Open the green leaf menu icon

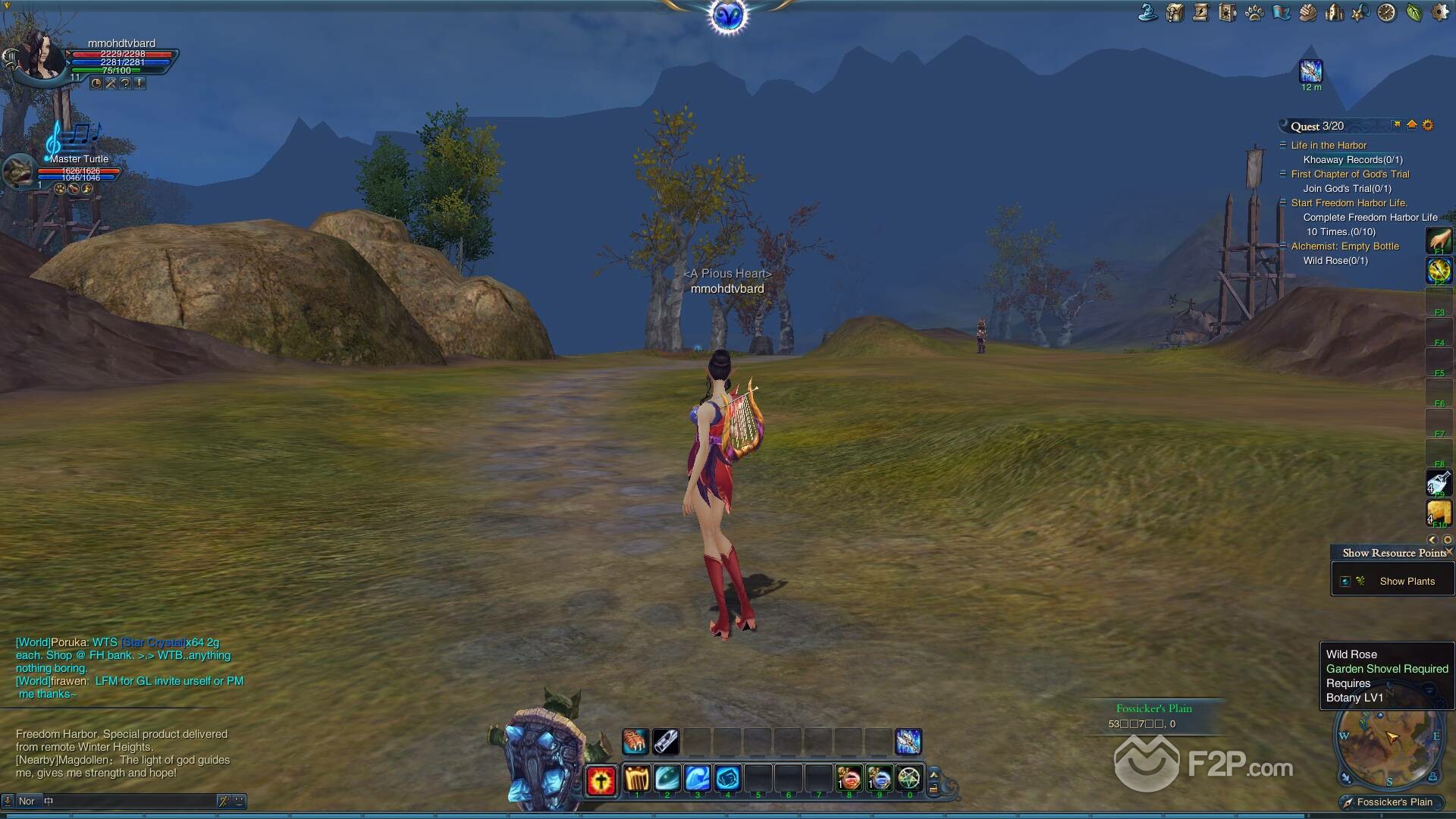tap(1414, 13)
